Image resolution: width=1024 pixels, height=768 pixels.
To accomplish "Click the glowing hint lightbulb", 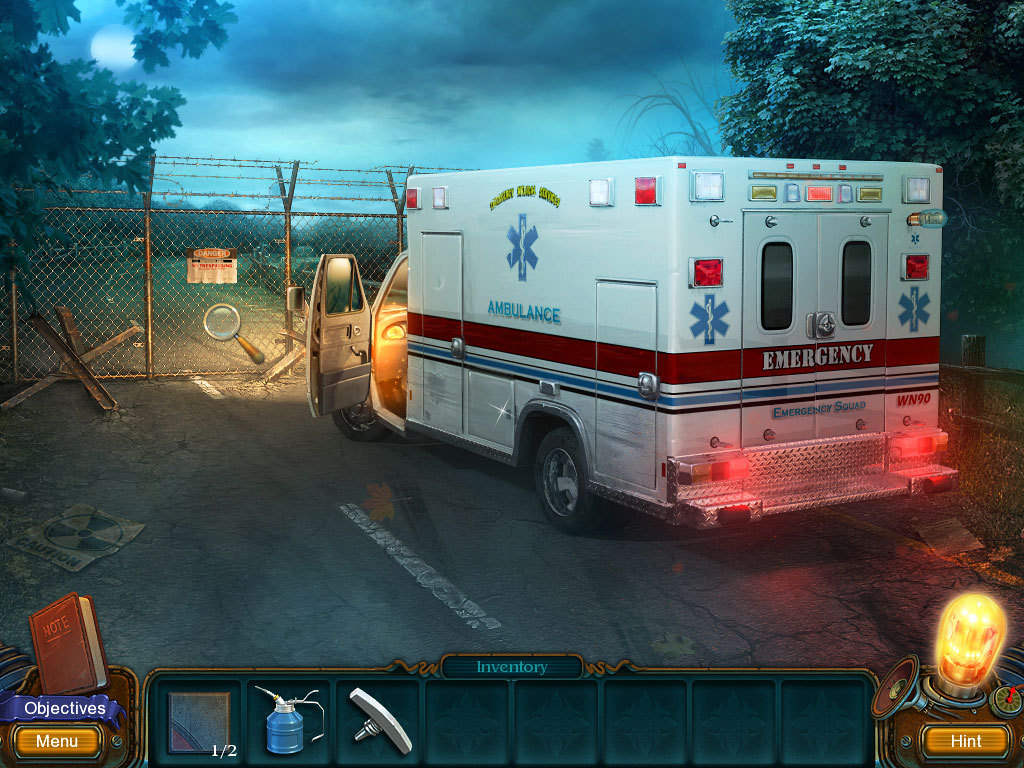I will (x=968, y=640).
